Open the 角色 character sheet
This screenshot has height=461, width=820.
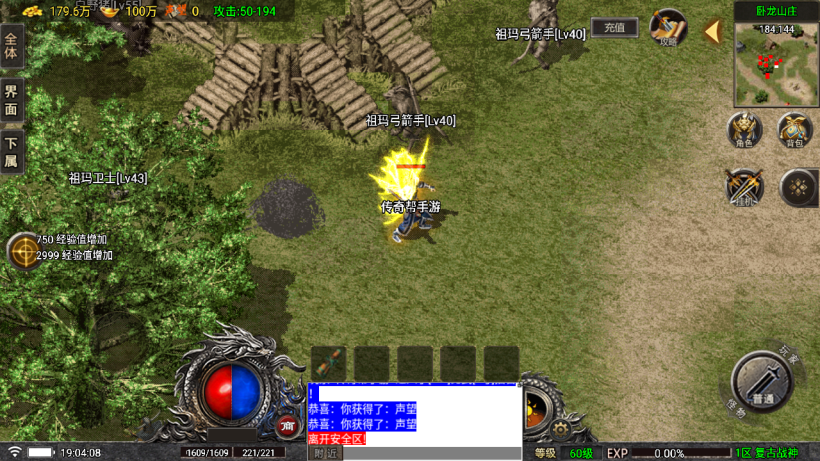[743, 131]
